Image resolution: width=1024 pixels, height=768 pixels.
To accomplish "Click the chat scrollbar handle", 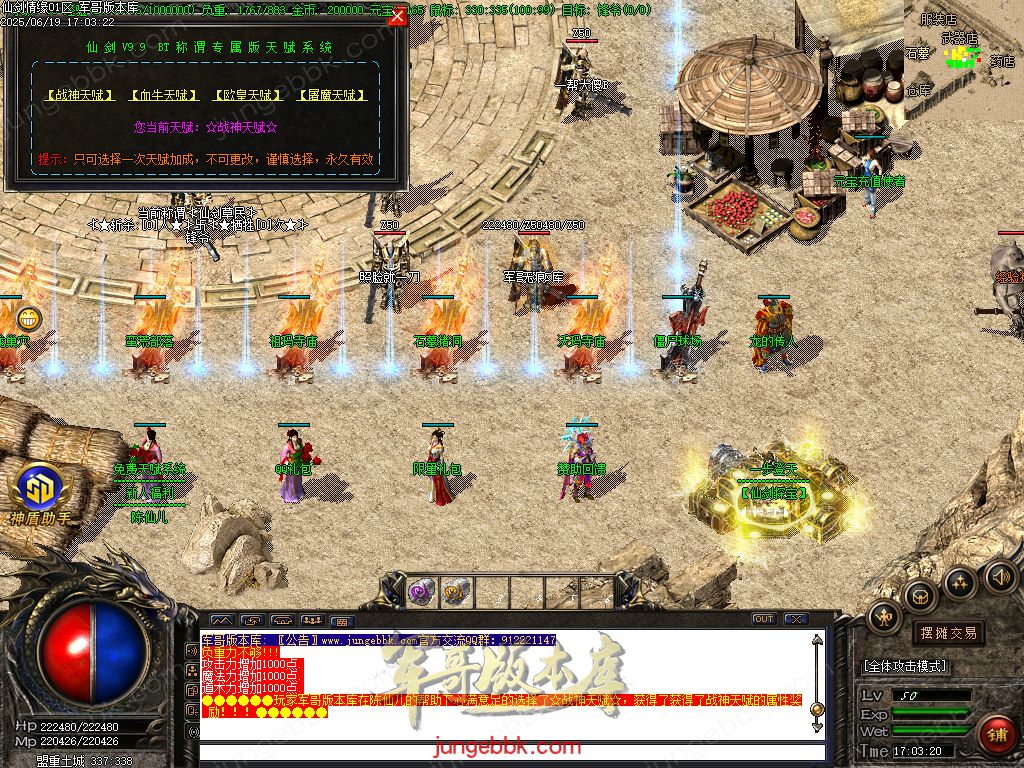I will click(817, 710).
